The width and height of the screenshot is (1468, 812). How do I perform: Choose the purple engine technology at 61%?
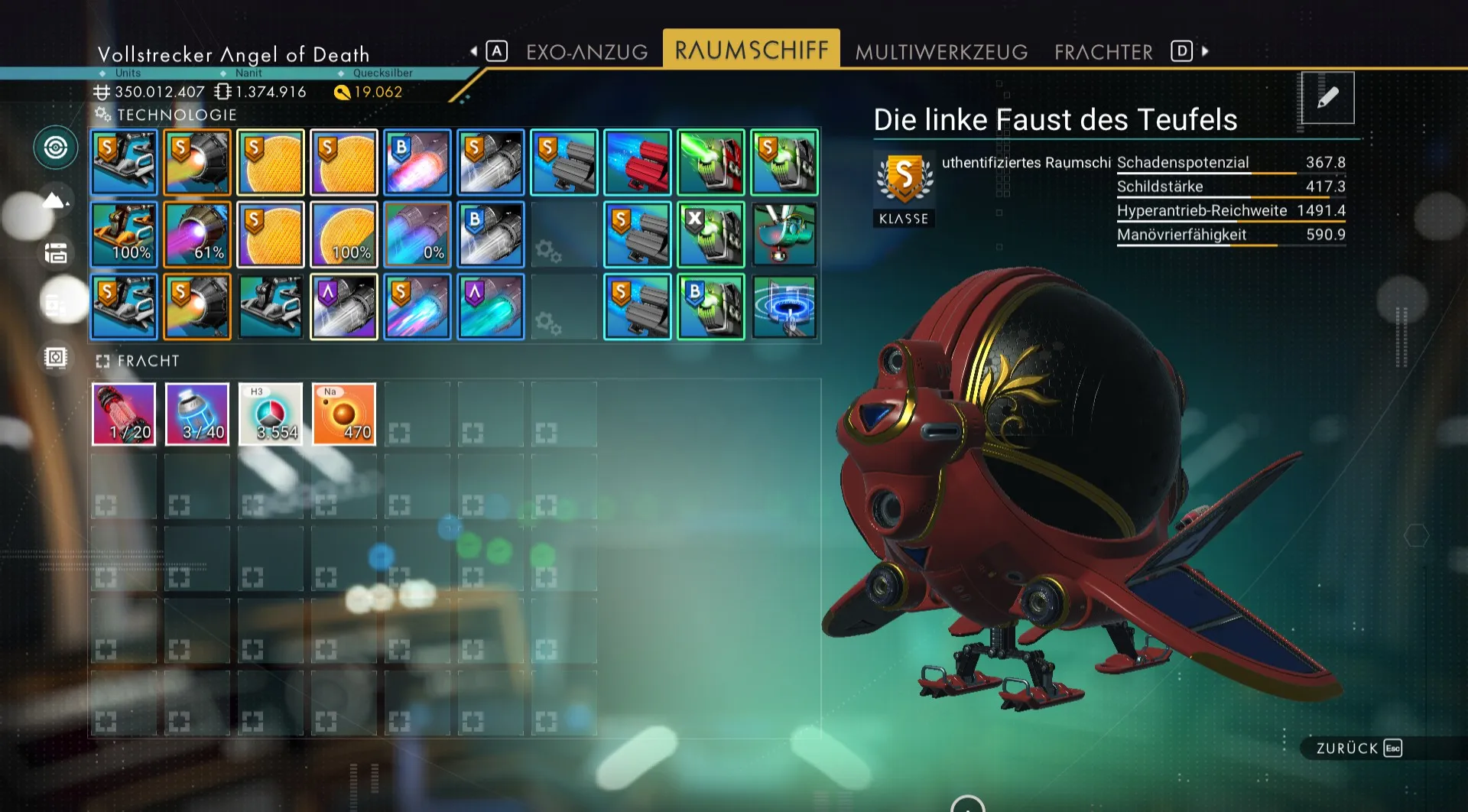coord(197,235)
